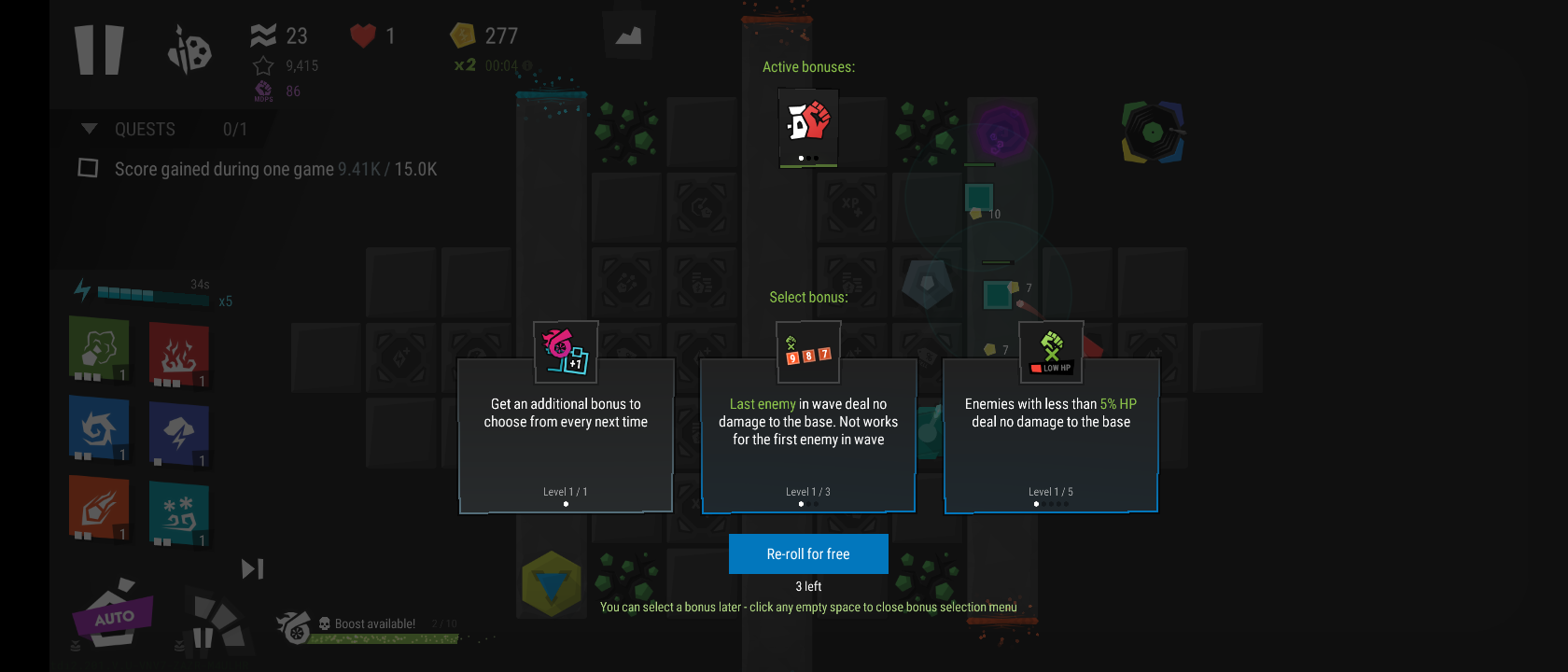
Task: Skip to next wave
Action: pos(252,568)
